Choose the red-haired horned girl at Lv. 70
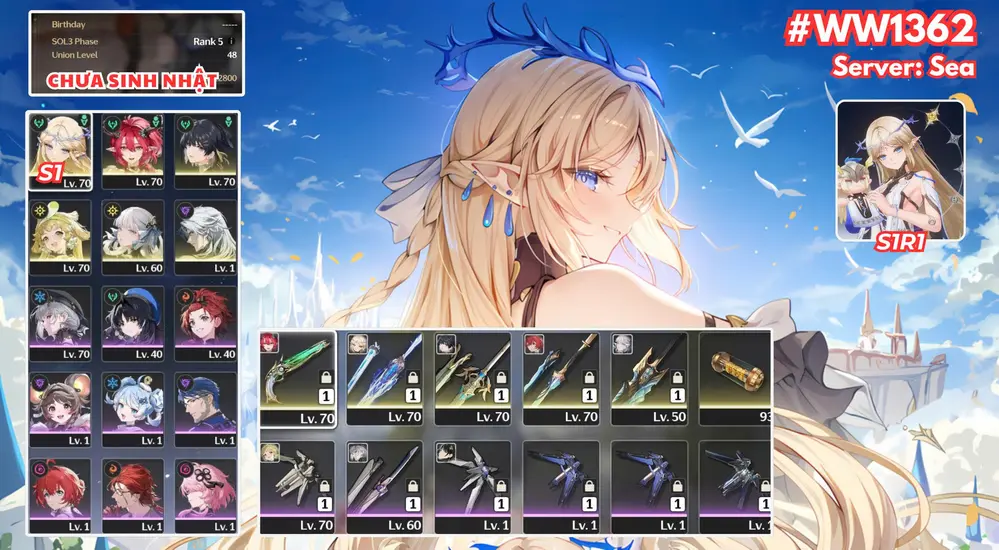Screen dimensions: 999x550 click(x=132, y=150)
